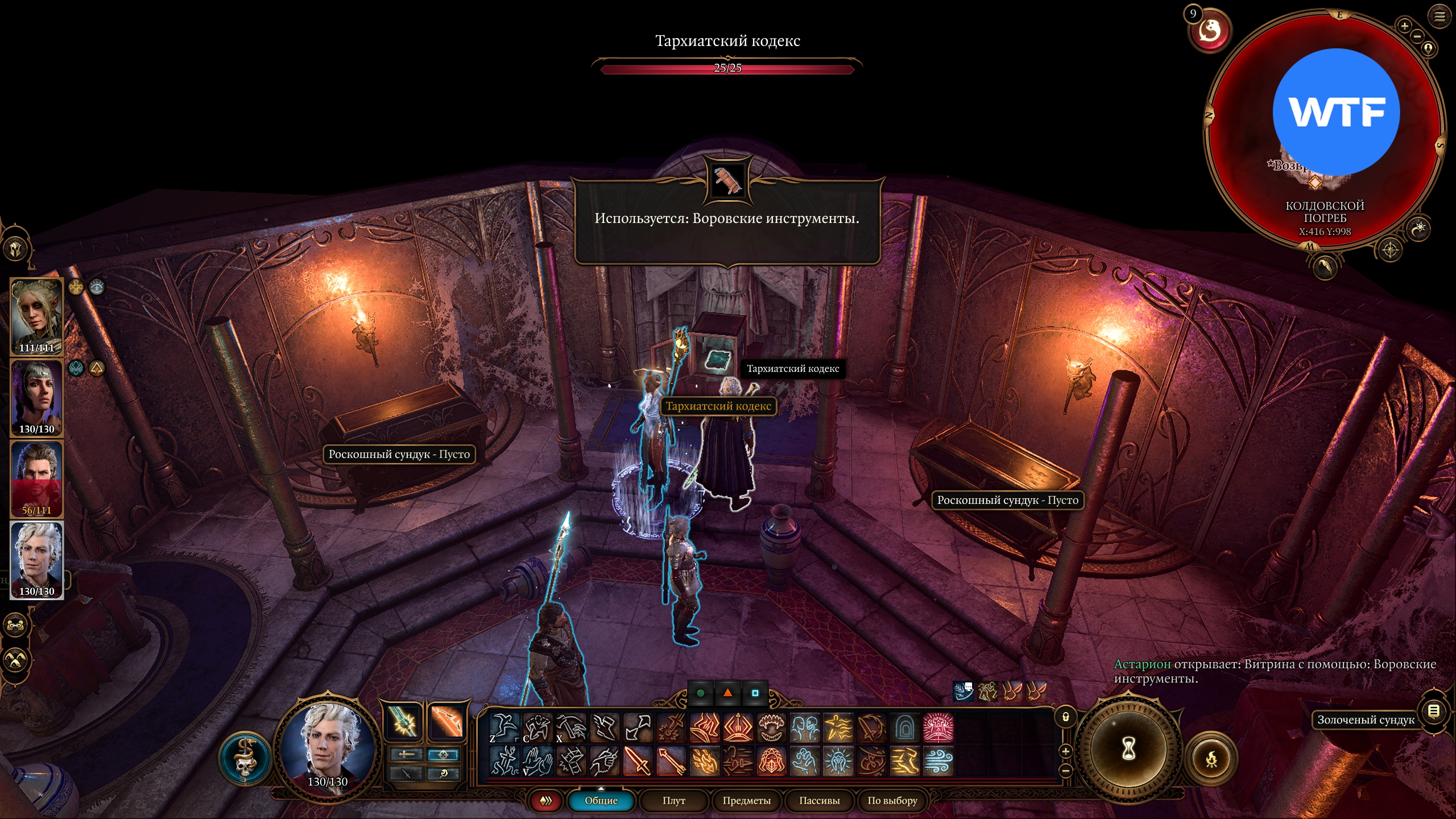Image resolution: width=1456 pixels, height=819 pixels.
Task: Show the По выбору hotbar tab
Action: tap(892, 800)
